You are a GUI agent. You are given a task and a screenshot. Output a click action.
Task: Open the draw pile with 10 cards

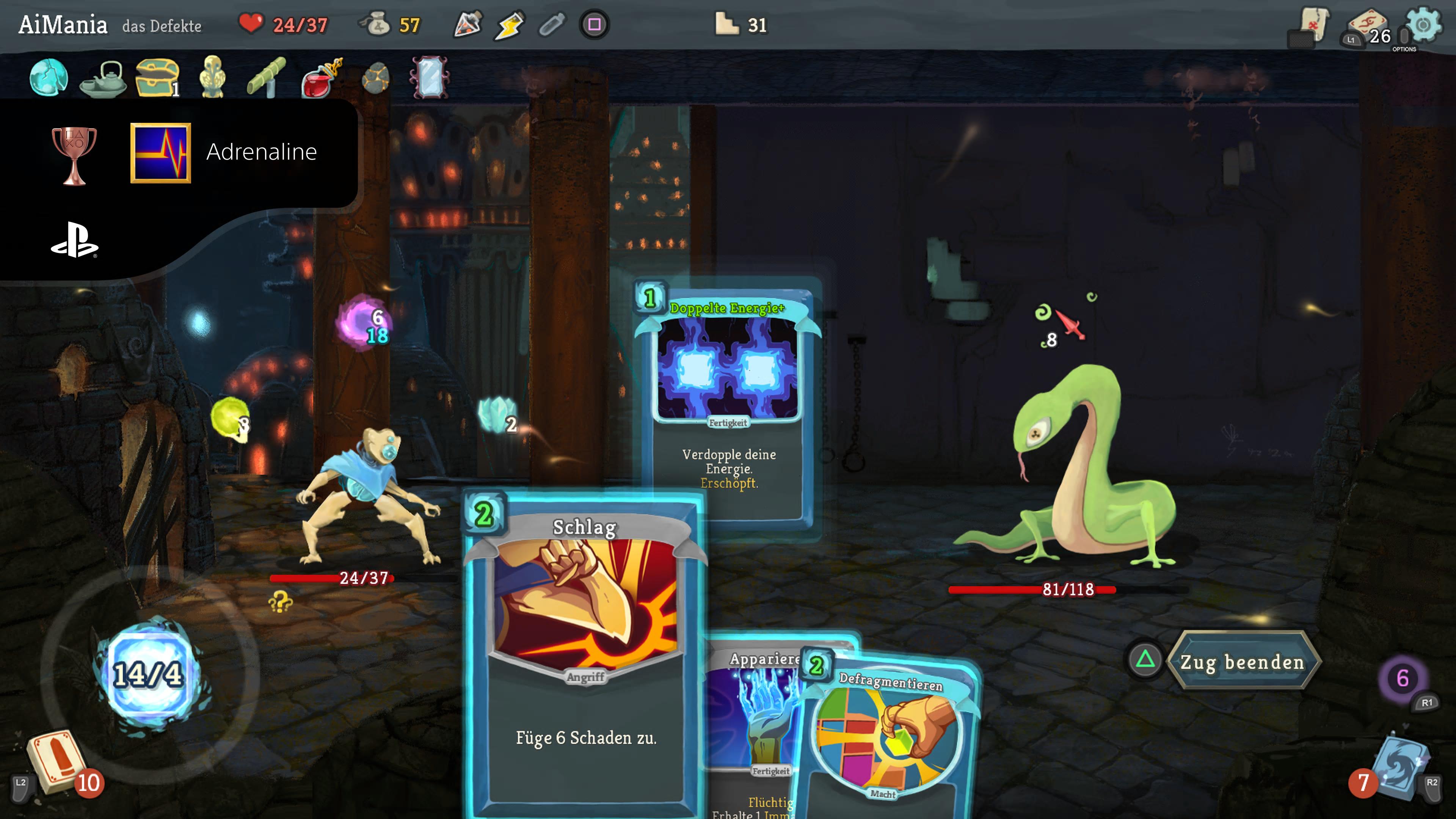(x=56, y=760)
